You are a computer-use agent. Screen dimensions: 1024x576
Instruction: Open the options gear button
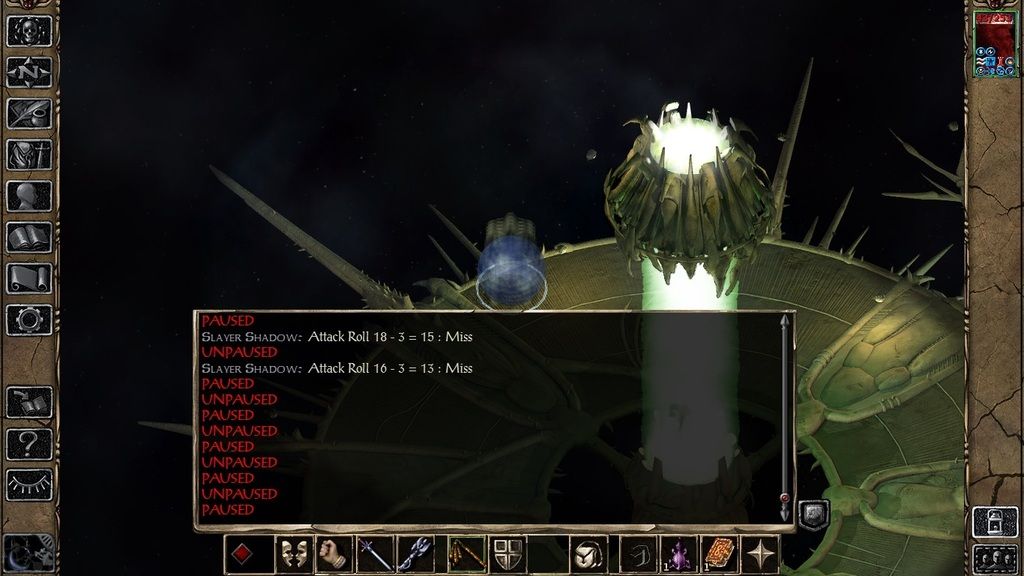[x=29, y=320]
